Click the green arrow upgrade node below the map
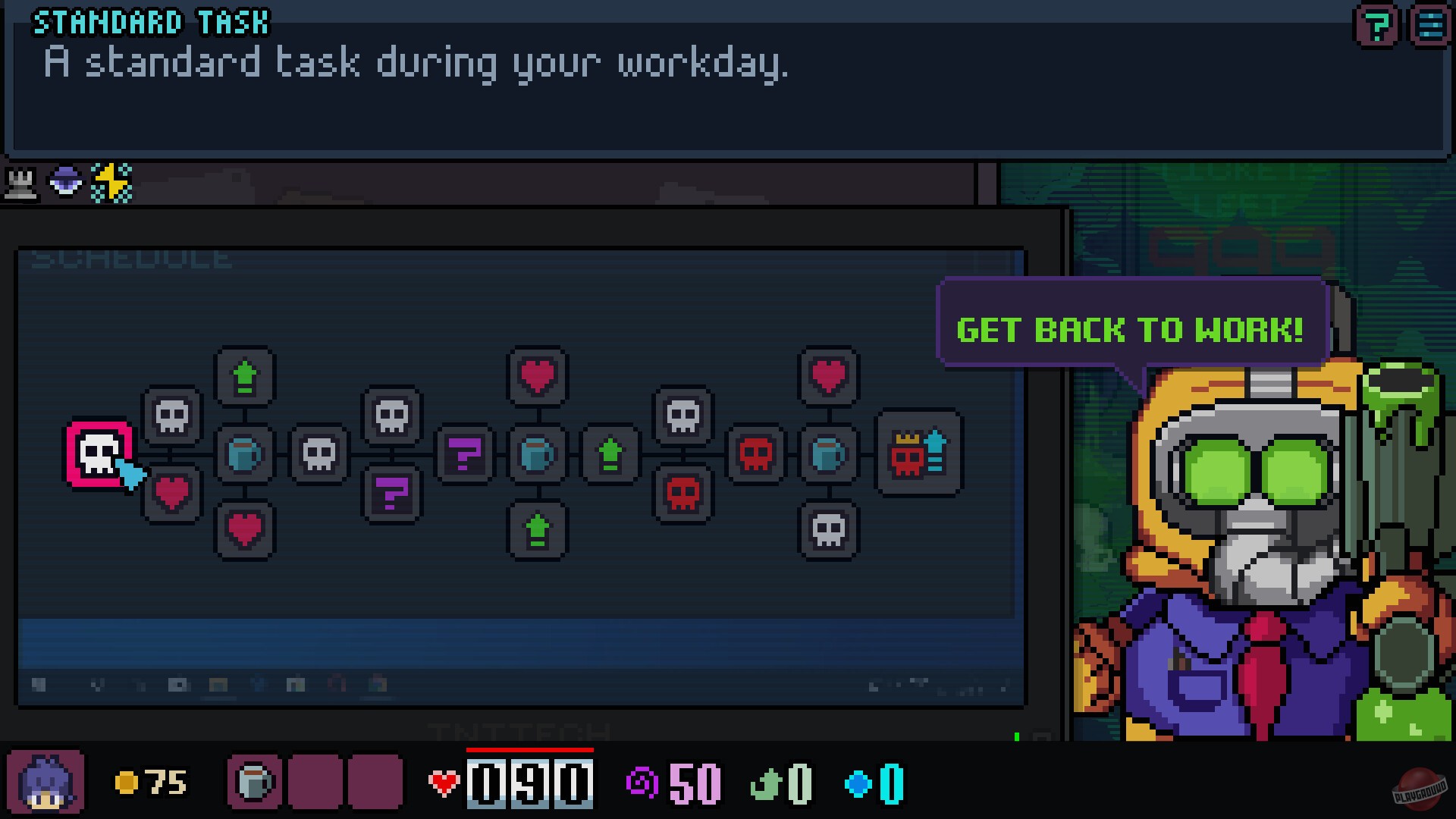The image size is (1456, 819). tap(538, 531)
